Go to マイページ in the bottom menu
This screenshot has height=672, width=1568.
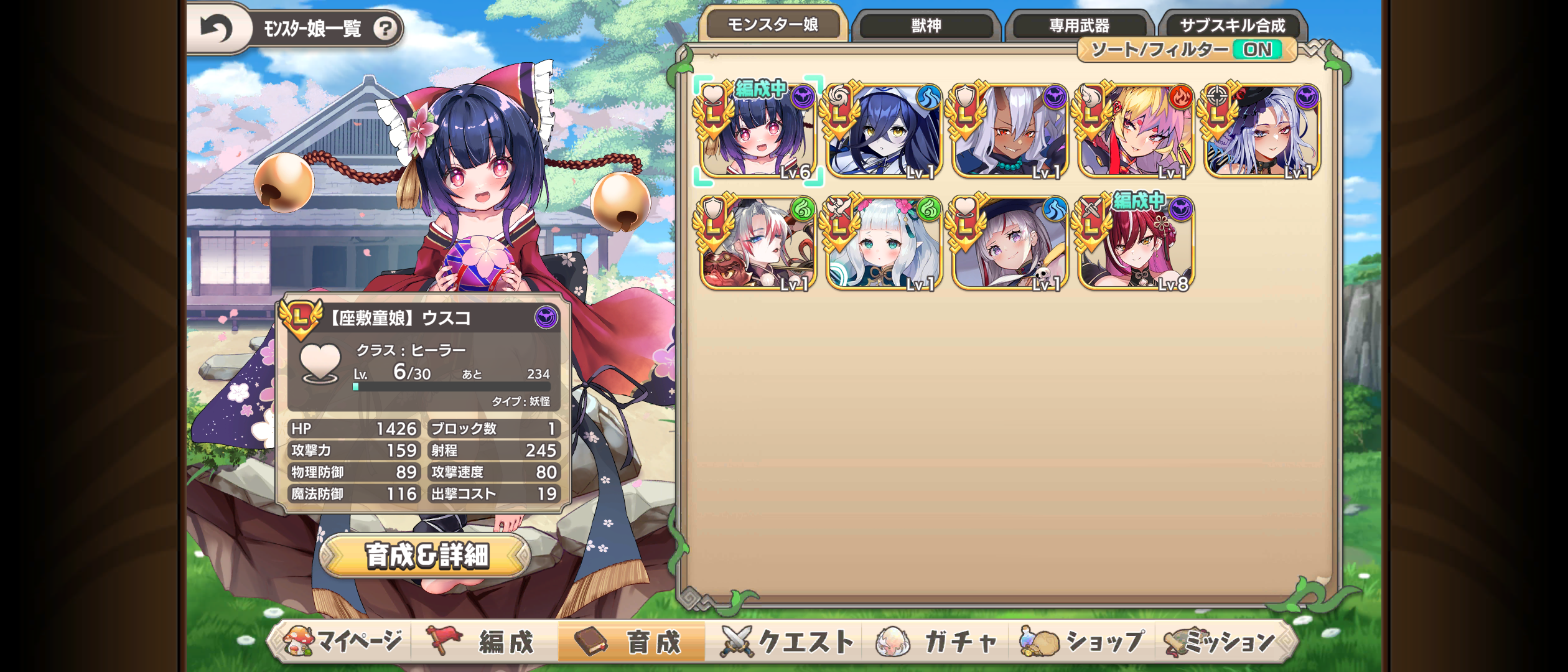pos(343,642)
